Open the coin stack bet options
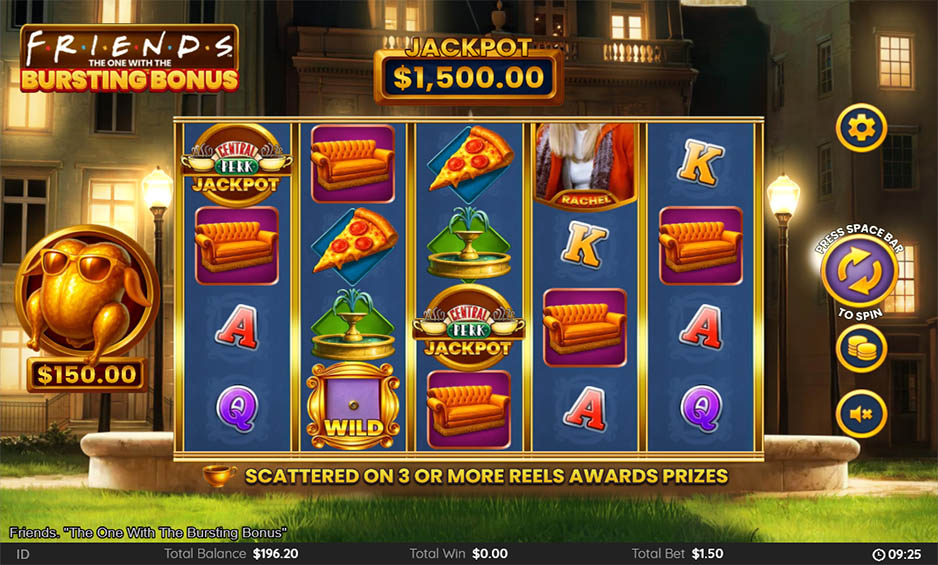The width and height of the screenshot is (938, 565). coord(861,349)
